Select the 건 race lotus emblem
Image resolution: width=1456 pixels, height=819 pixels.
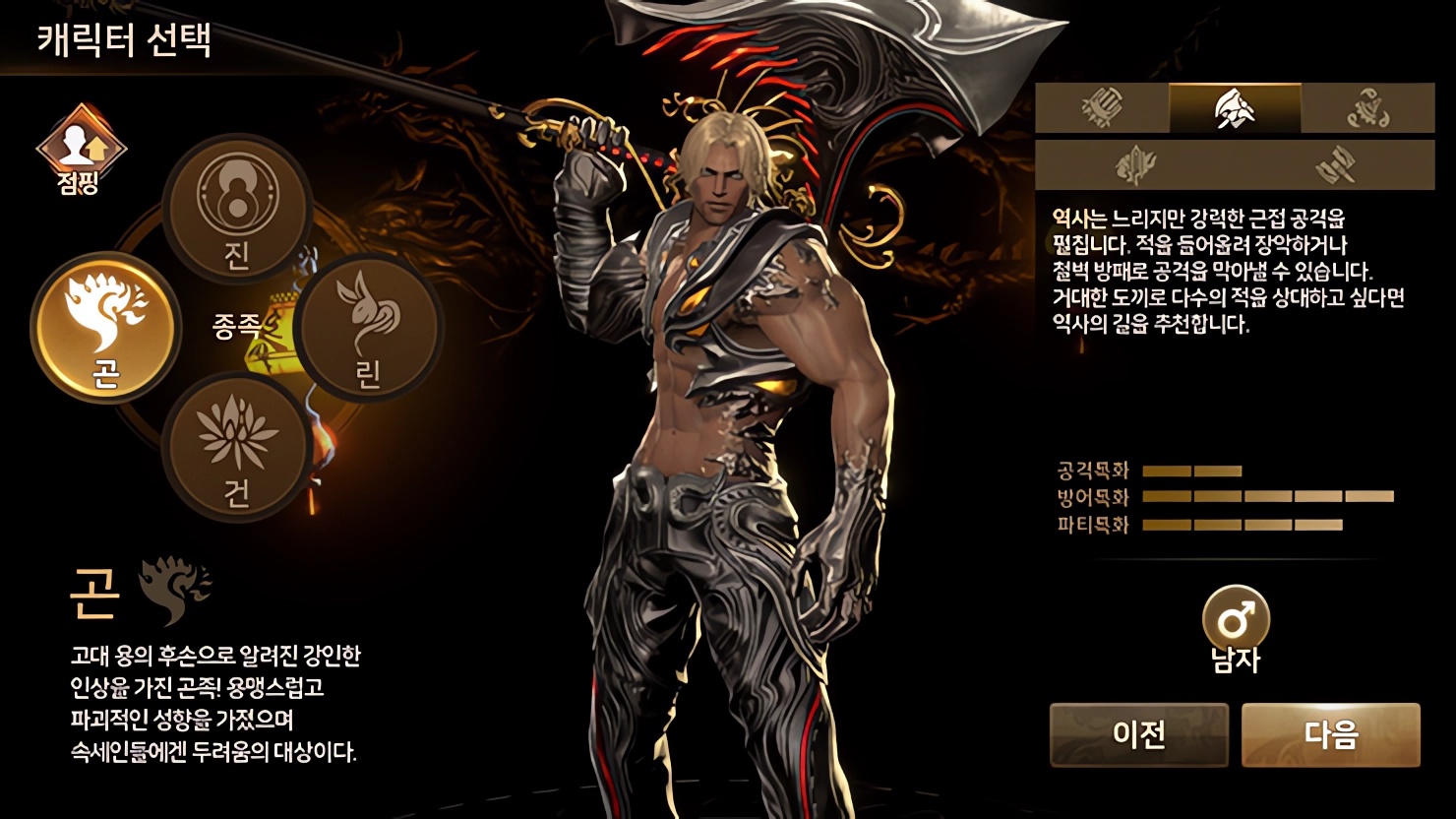pos(236,448)
